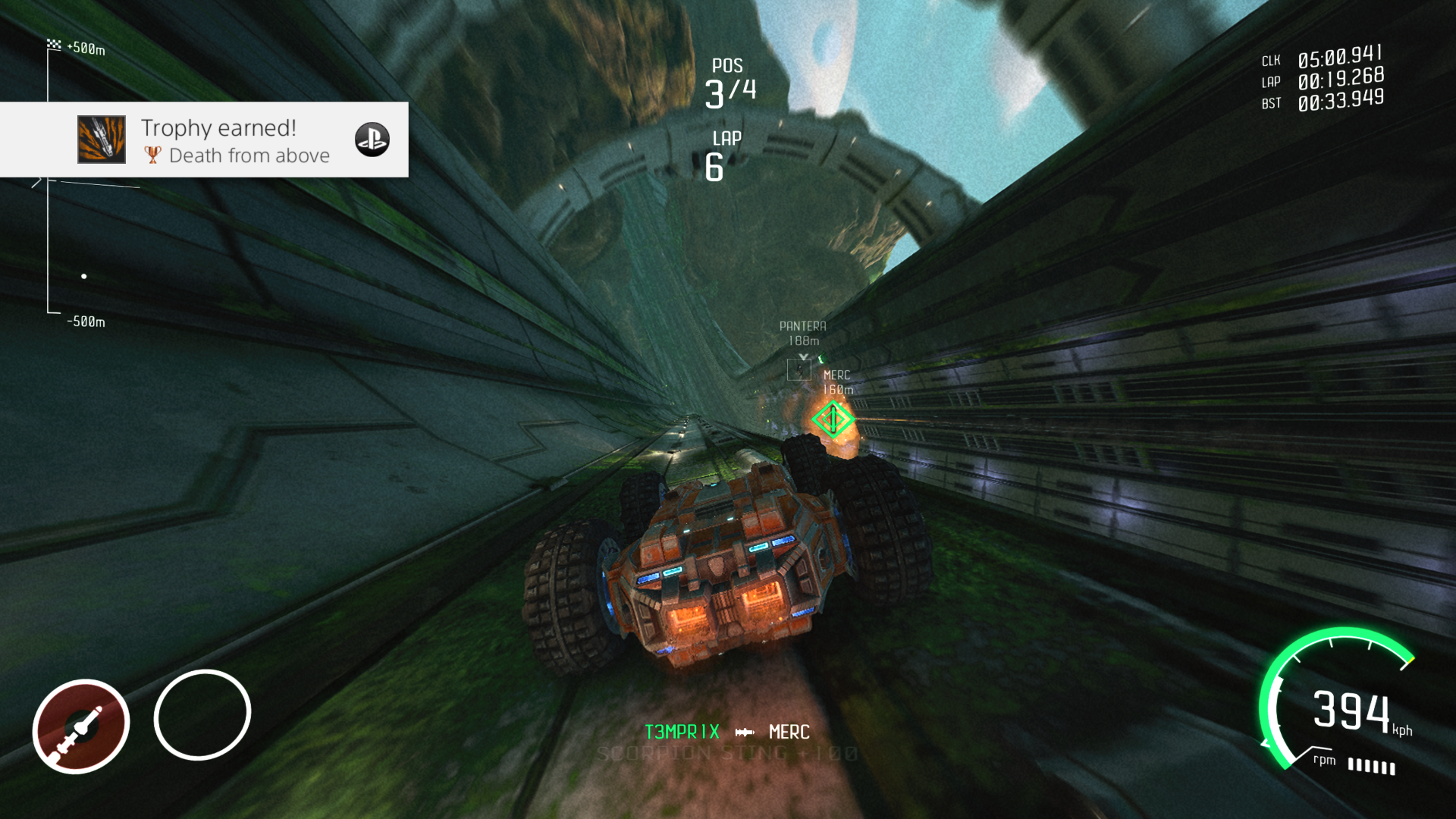Open the 'Death from above' trophy notification
The height and width of the screenshot is (819, 1456).
pos(235,140)
